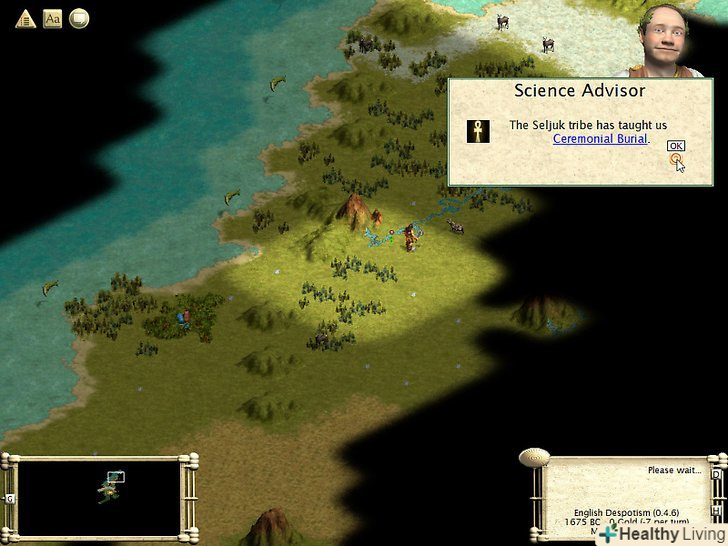Click the ankh technology icon in dialog
Screen dimensions: 728x546
coord(478,131)
